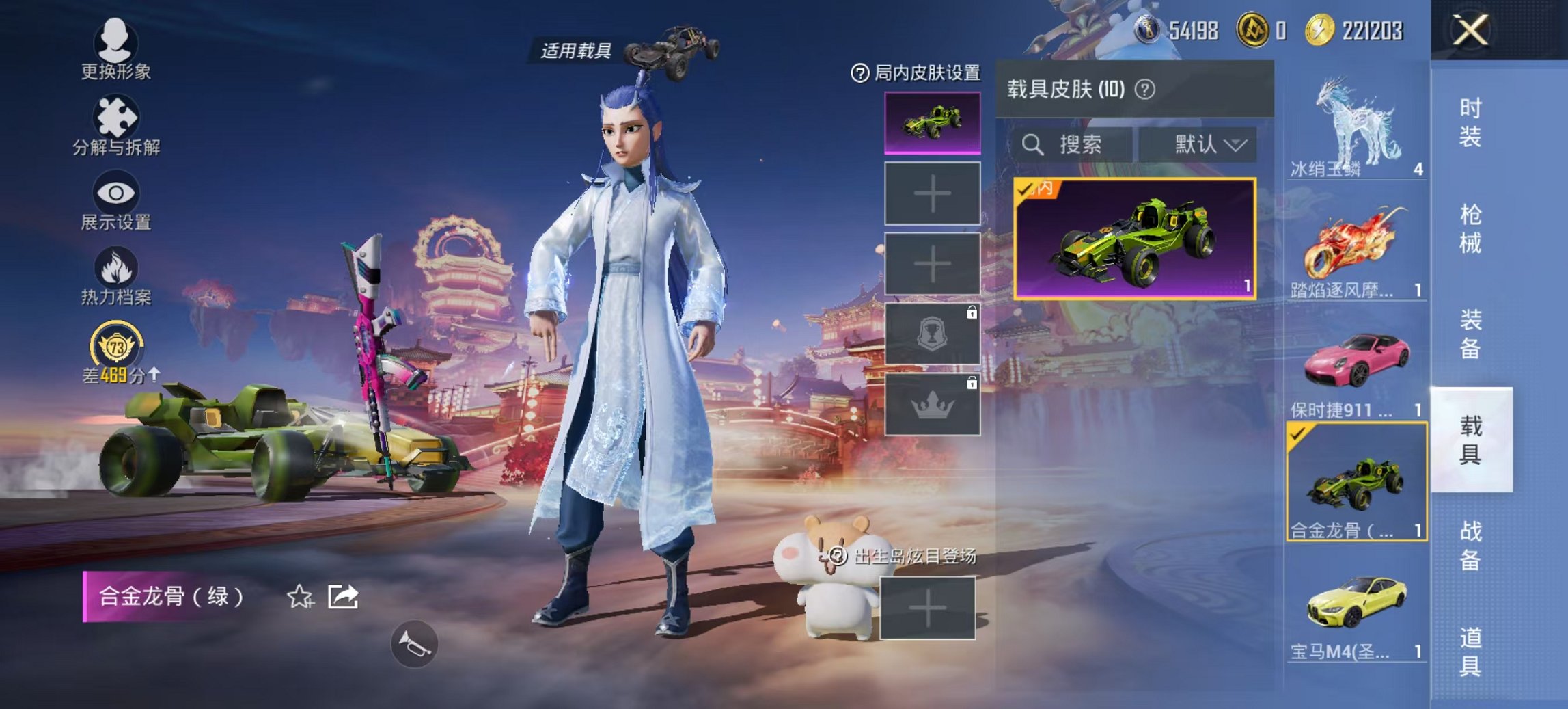
Task: Click the plus button to add a skin slot
Action: 931,193
